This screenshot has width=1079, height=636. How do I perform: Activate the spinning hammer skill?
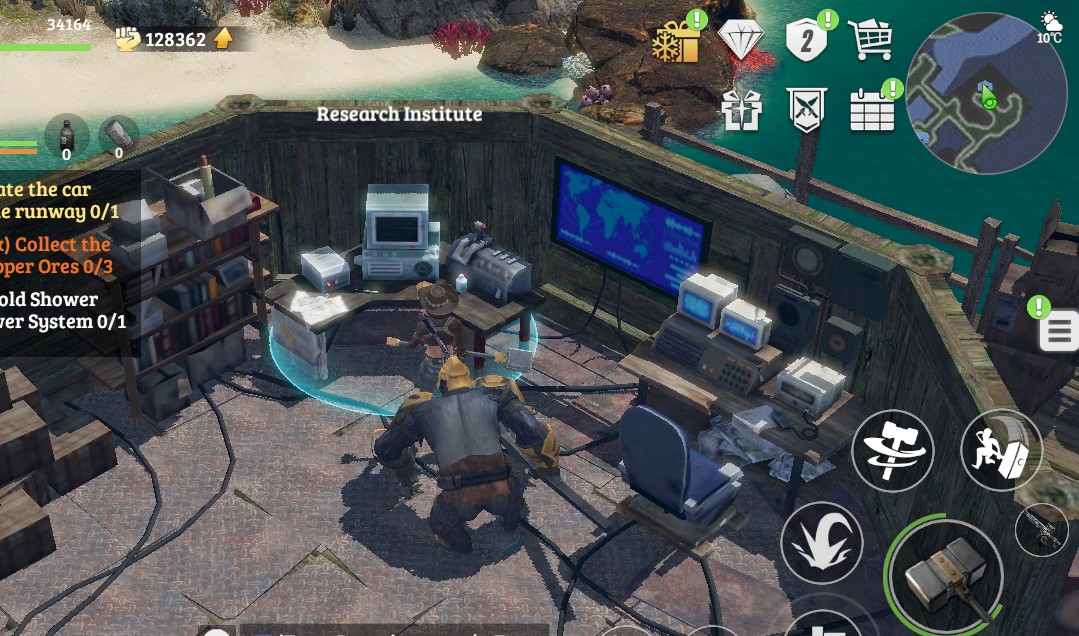892,450
